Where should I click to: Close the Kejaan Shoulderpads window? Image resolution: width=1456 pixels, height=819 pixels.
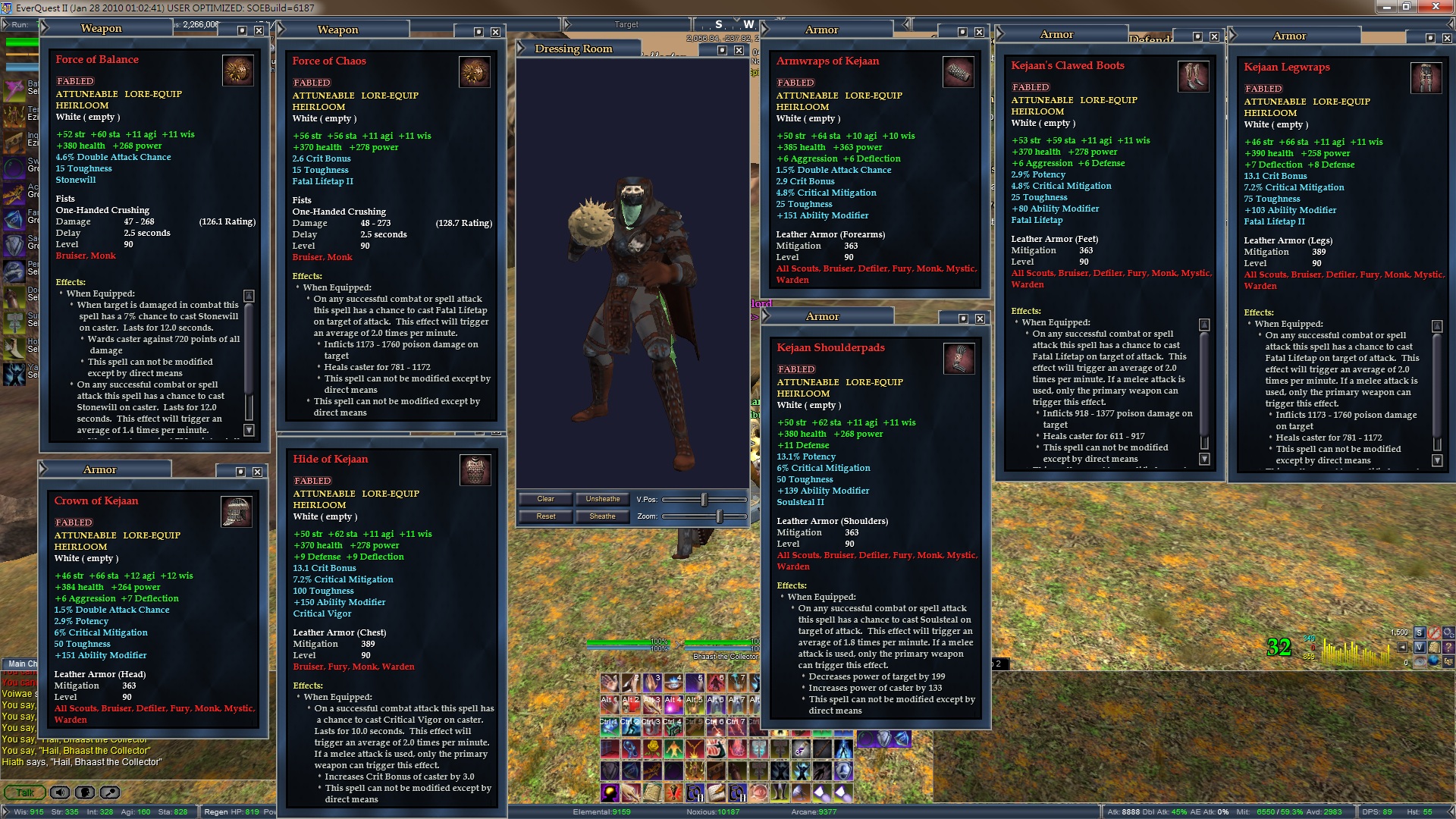(980, 318)
